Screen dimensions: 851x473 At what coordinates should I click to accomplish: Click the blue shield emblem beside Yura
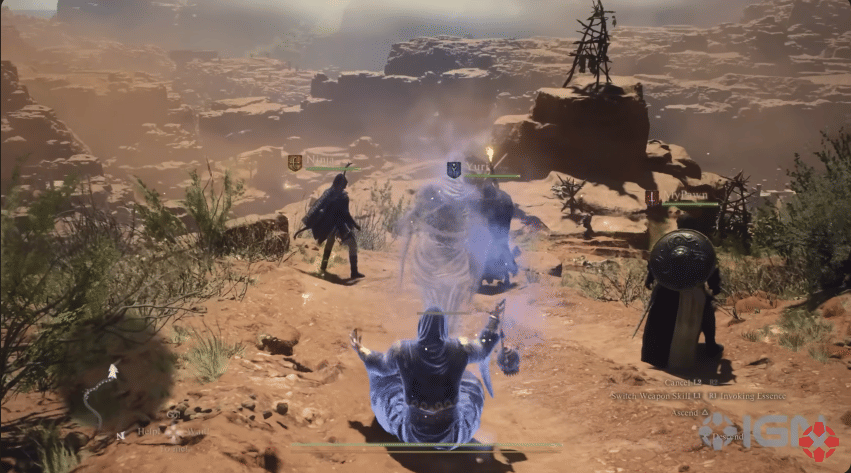coord(453,170)
